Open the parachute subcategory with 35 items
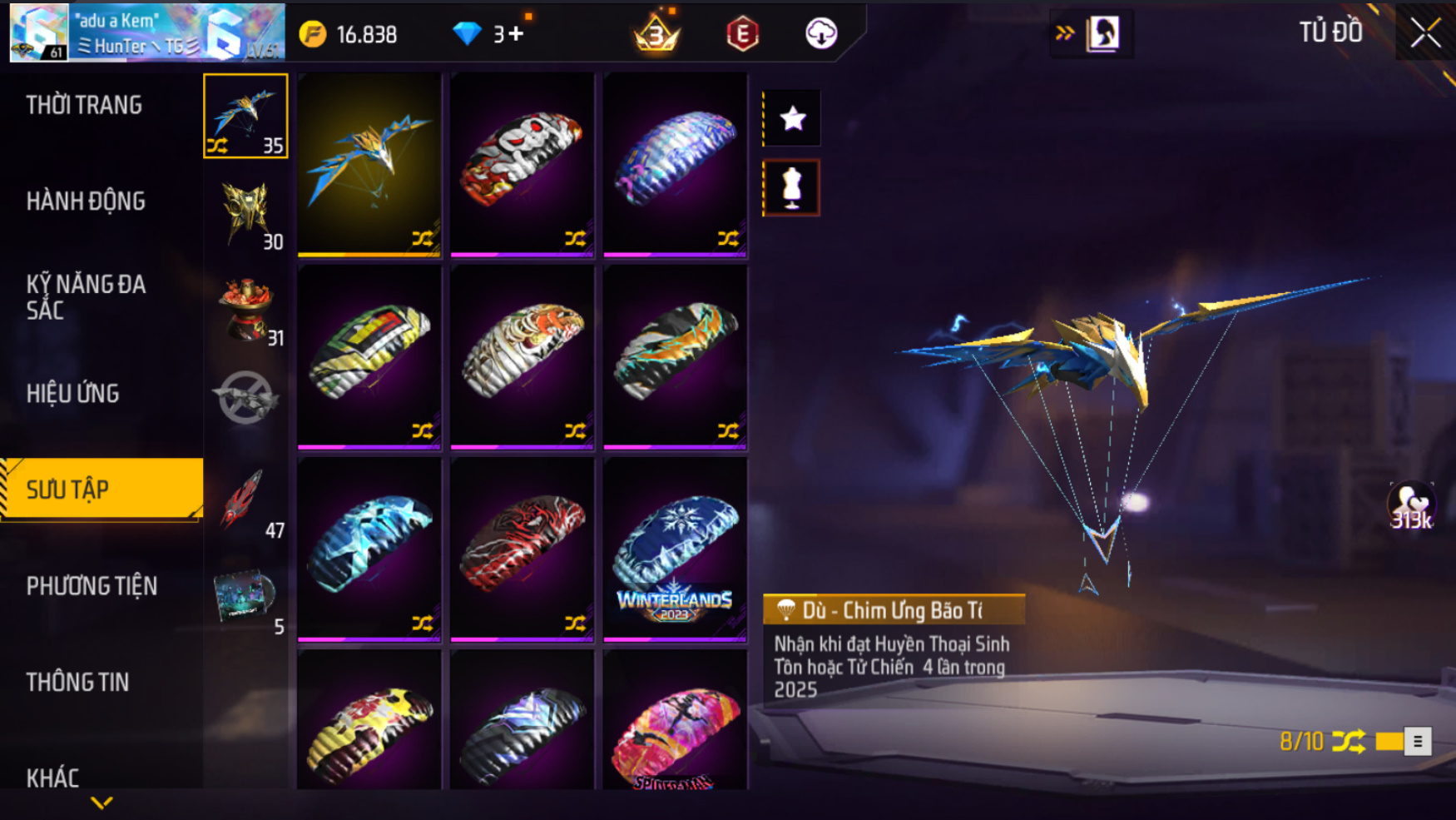This screenshot has width=1456, height=820. pyautogui.click(x=245, y=116)
